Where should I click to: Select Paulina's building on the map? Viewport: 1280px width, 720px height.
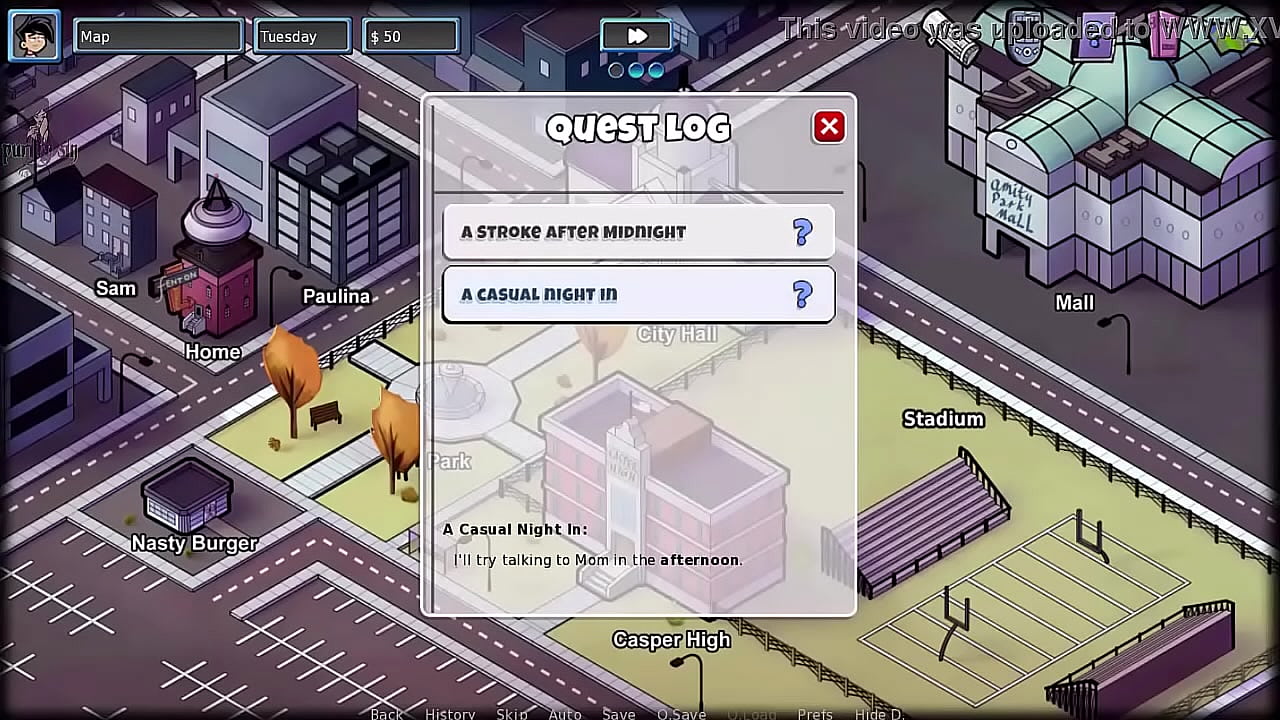336,296
